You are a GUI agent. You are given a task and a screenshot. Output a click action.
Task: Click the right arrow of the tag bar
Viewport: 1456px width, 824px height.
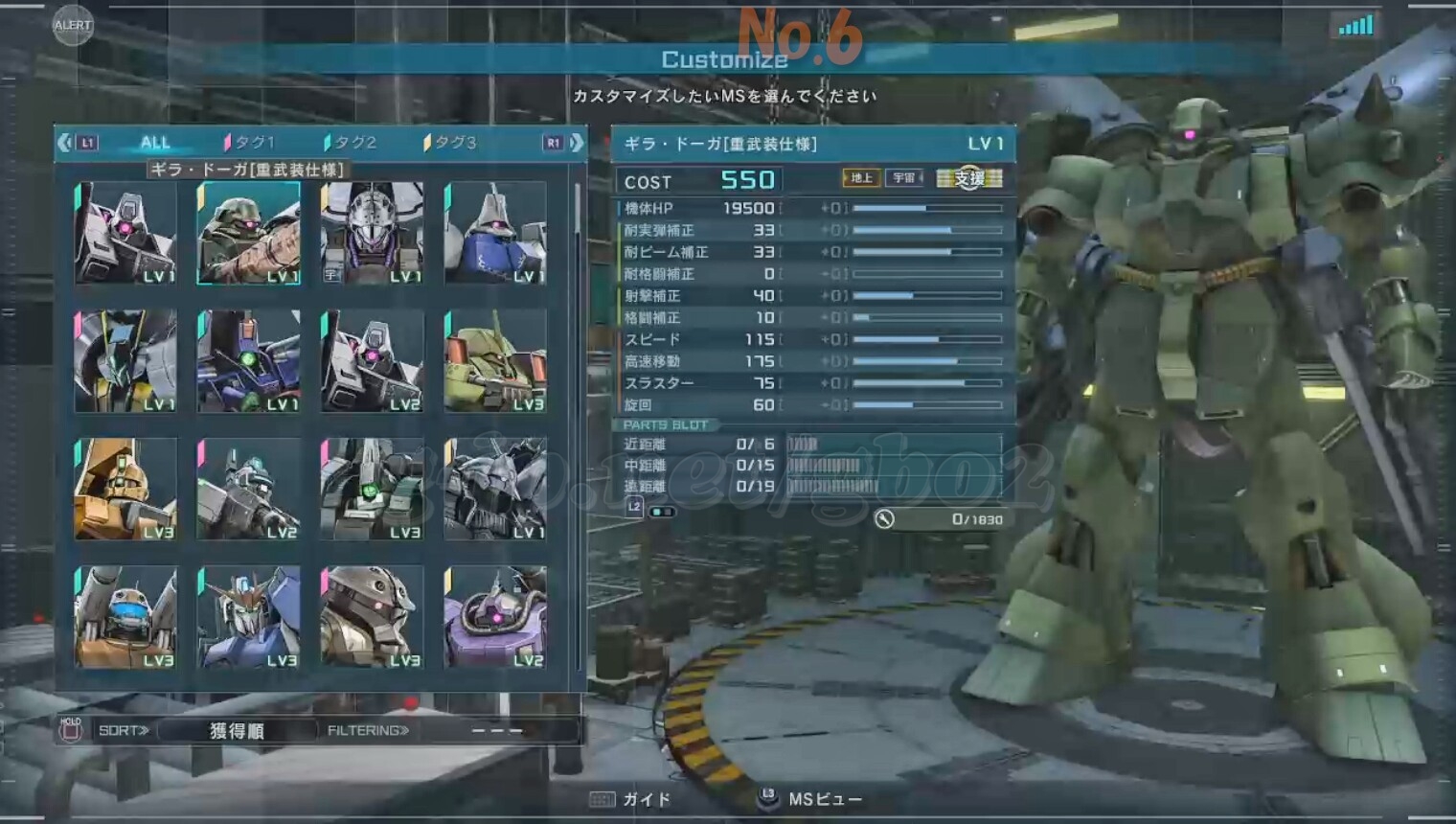point(577,143)
